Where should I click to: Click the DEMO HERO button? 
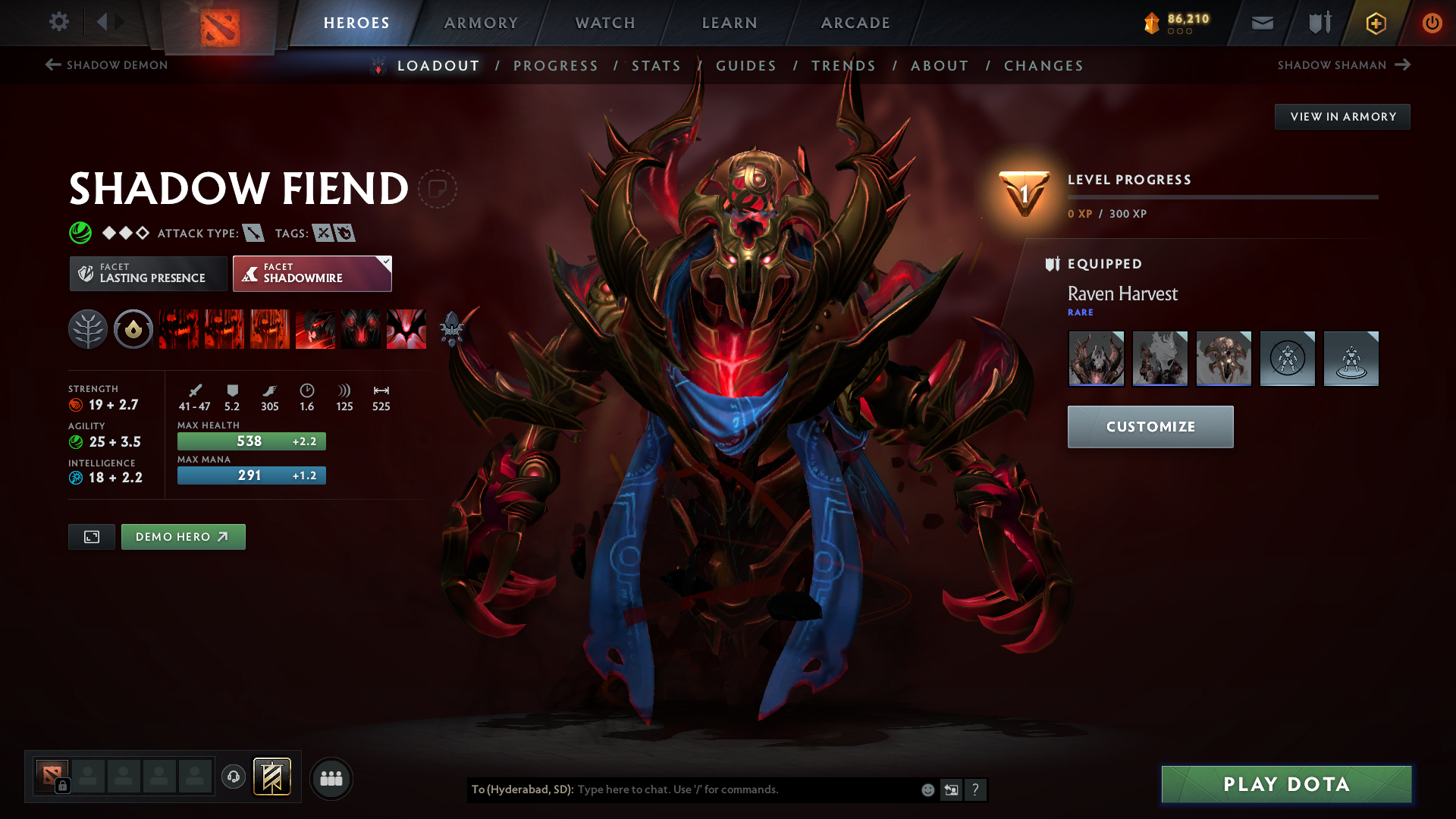(x=183, y=536)
